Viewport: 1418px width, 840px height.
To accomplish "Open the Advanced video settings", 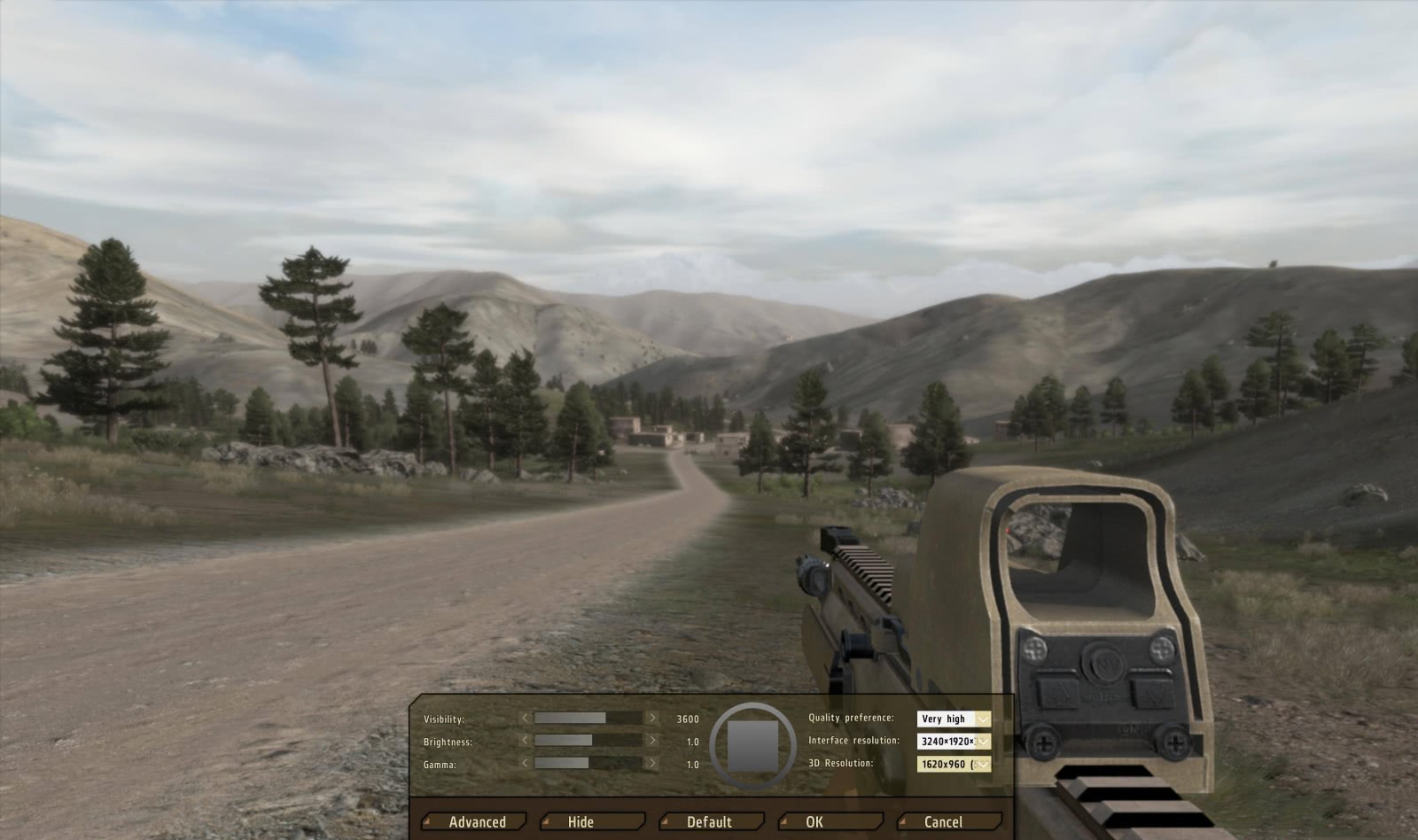I will [x=476, y=822].
